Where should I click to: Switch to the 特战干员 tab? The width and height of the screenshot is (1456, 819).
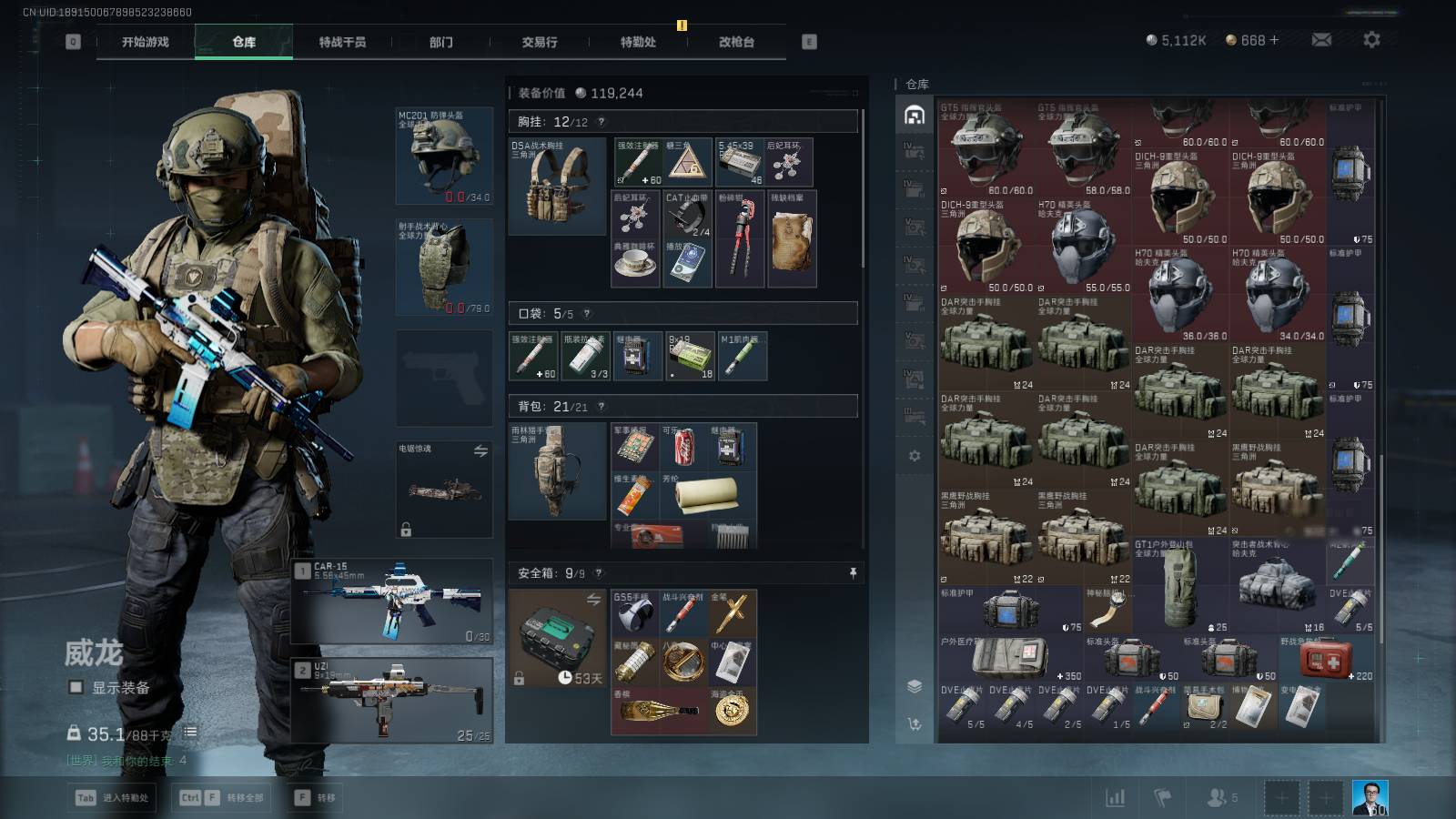click(x=342, y=42)
